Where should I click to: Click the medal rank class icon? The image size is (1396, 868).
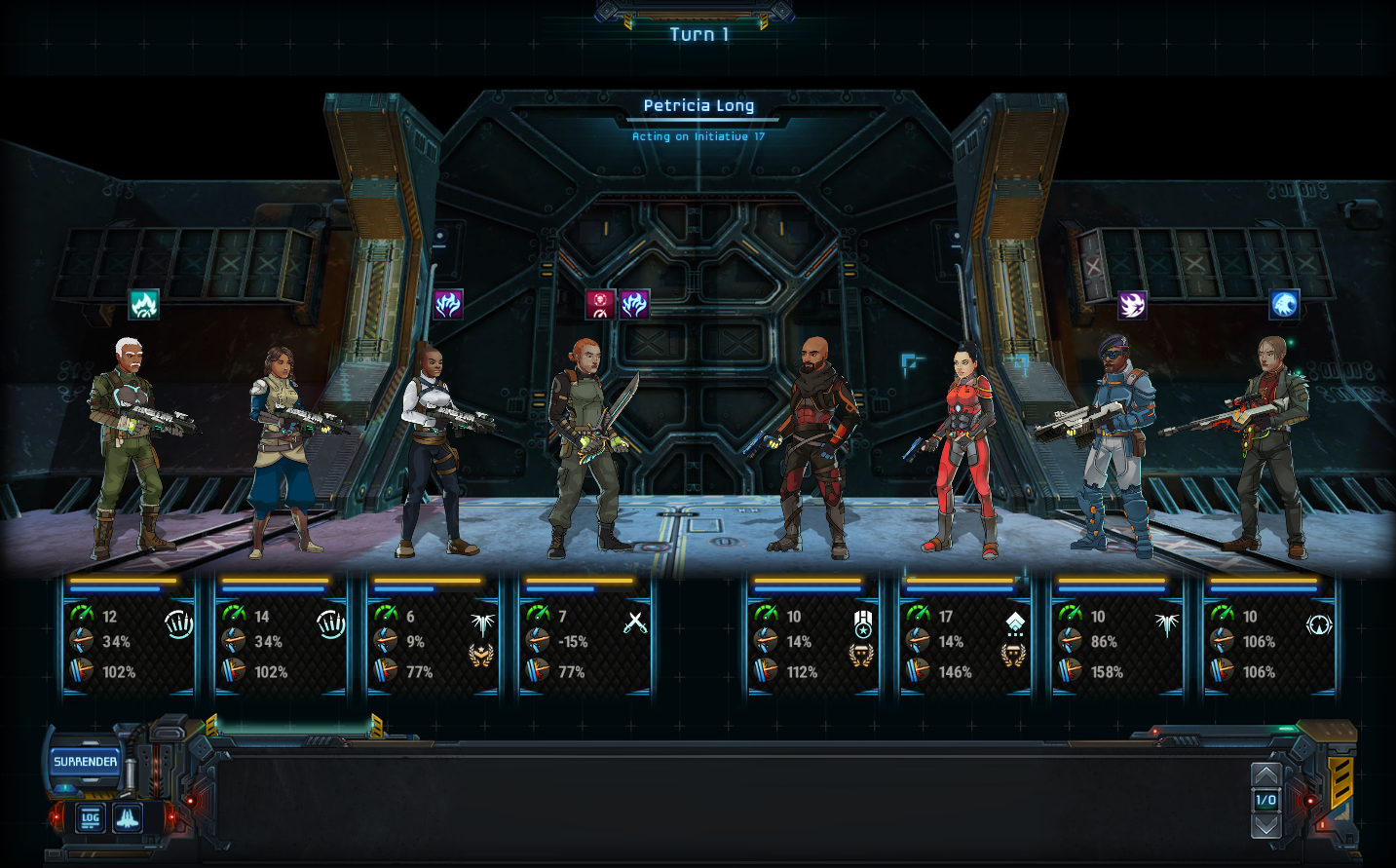[x=863, y=623]
